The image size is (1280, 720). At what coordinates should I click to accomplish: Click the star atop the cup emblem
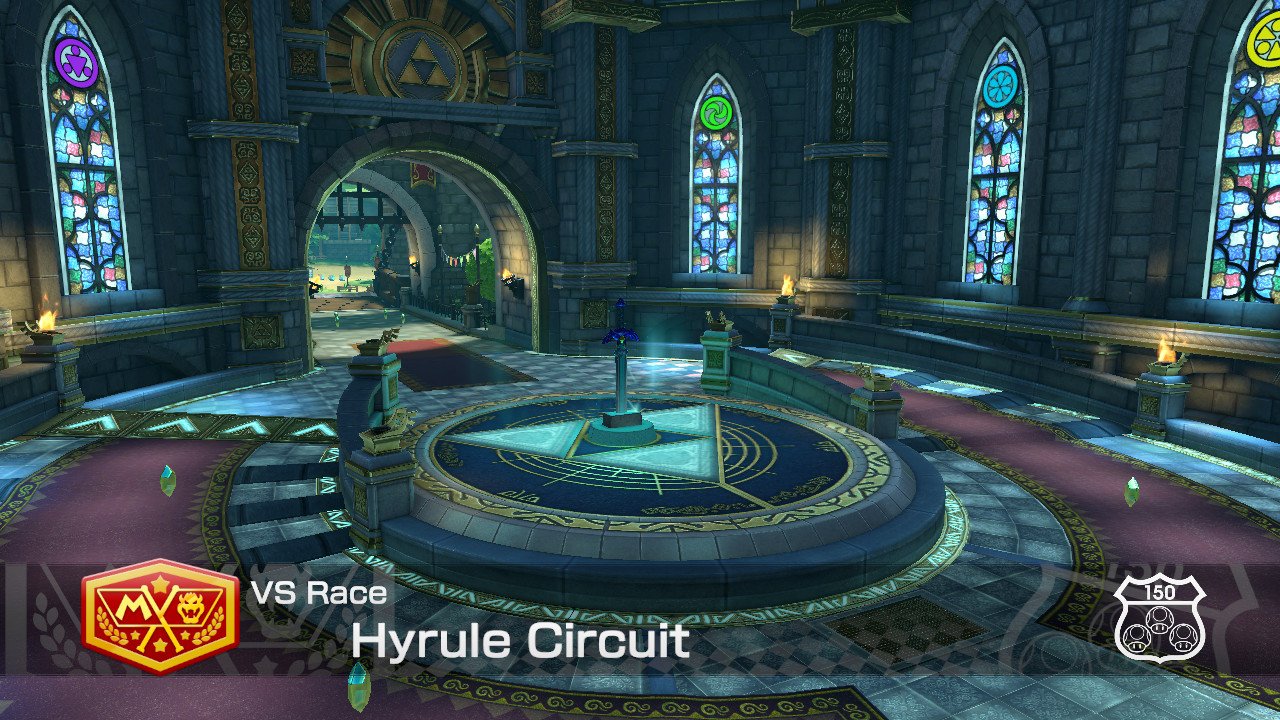tap(160, 581)
